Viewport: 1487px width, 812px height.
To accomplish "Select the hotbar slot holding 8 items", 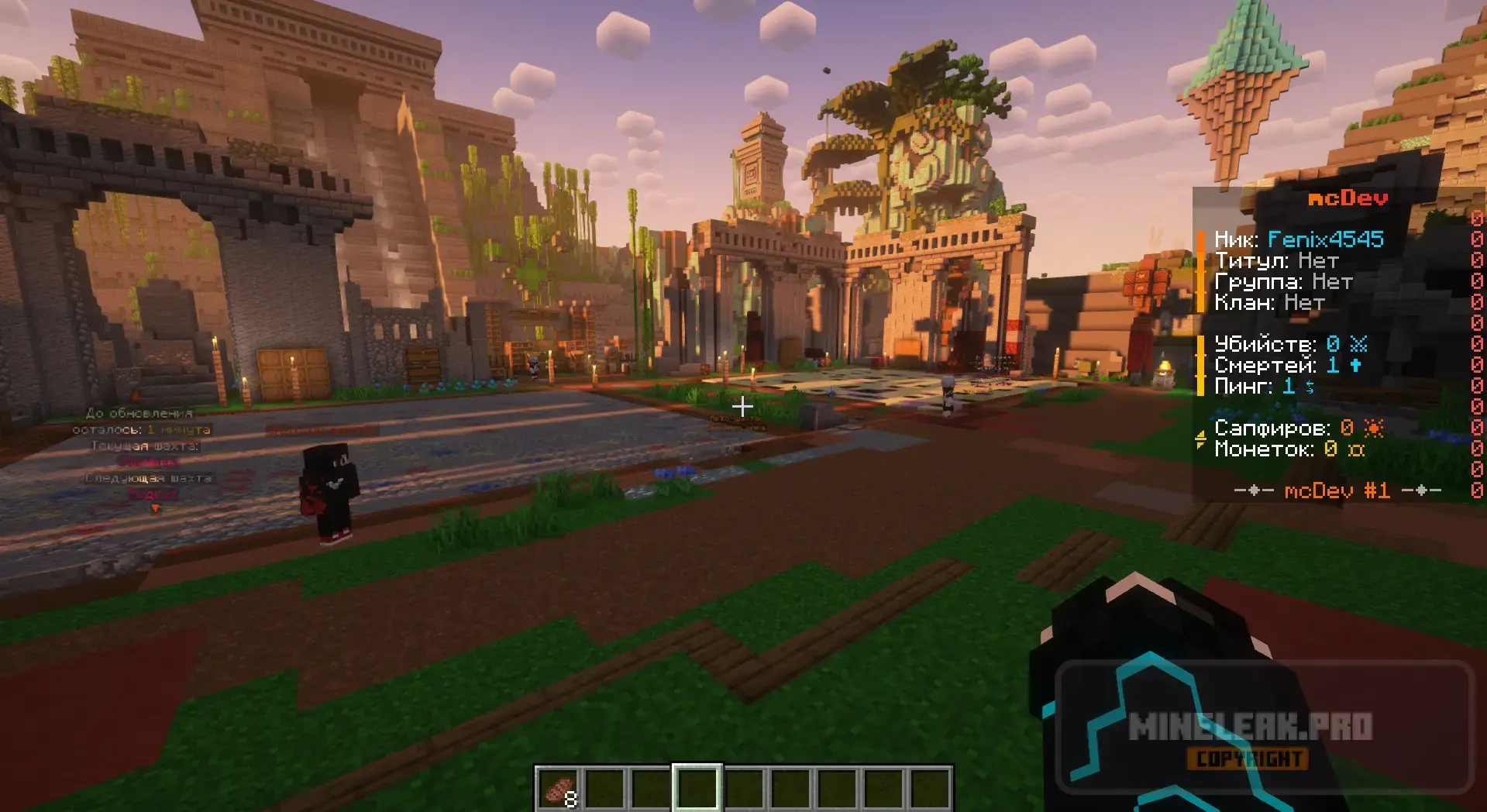I will coord(559,790).
